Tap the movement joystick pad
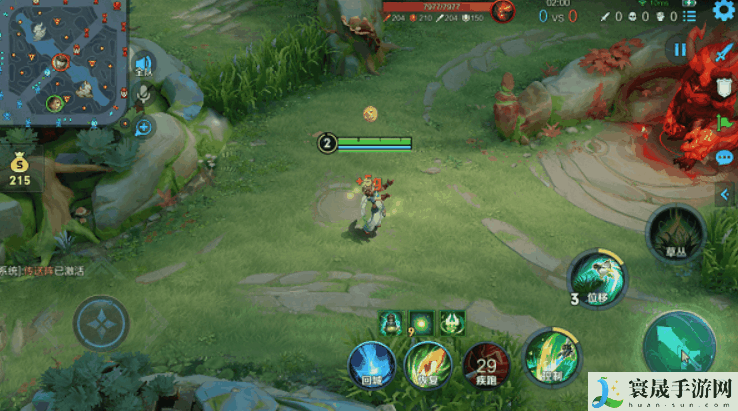The image size is (738, 411). 101,324
